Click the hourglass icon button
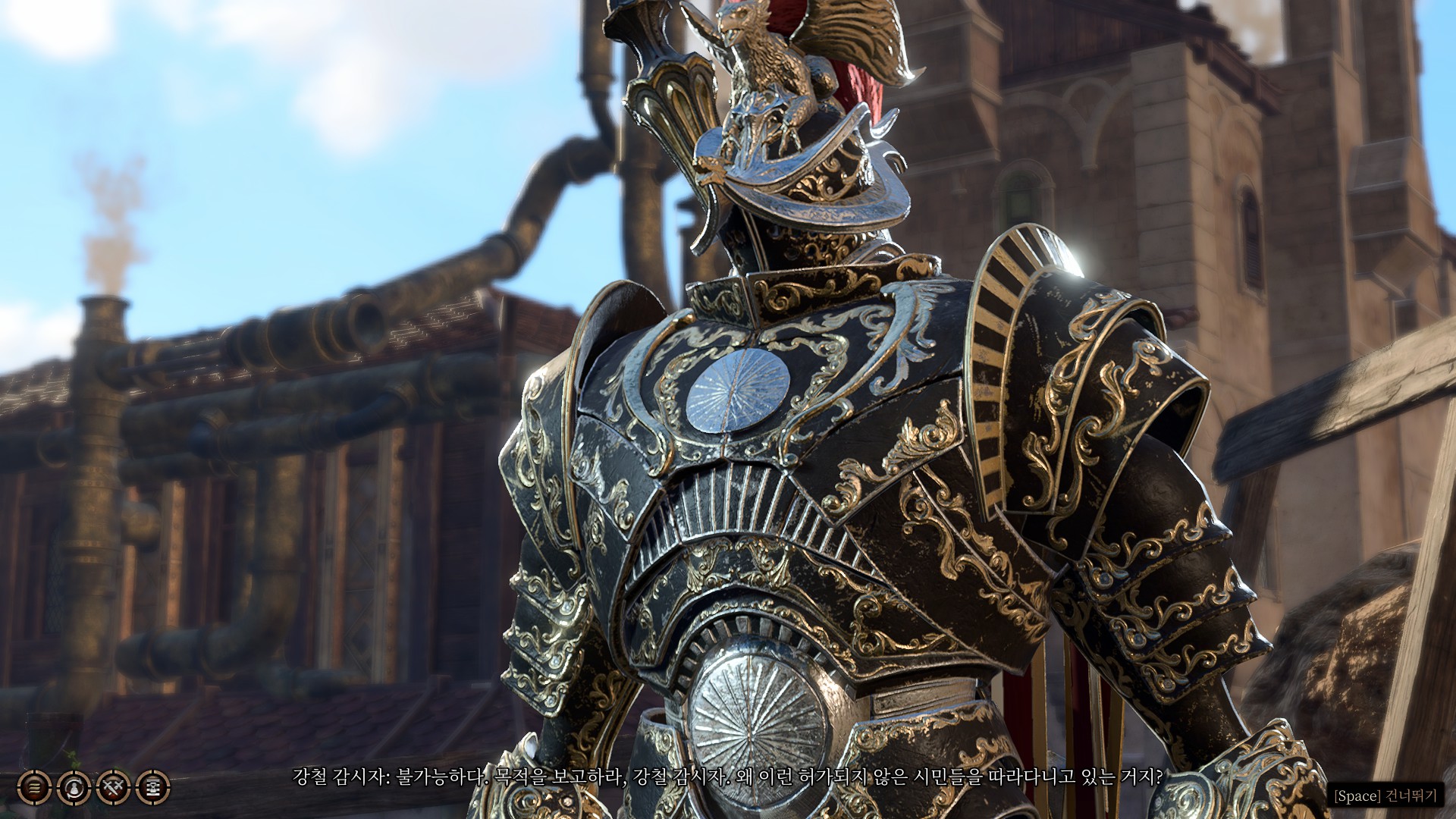This screenshot has width=1456, height=819. coord(153,788)
